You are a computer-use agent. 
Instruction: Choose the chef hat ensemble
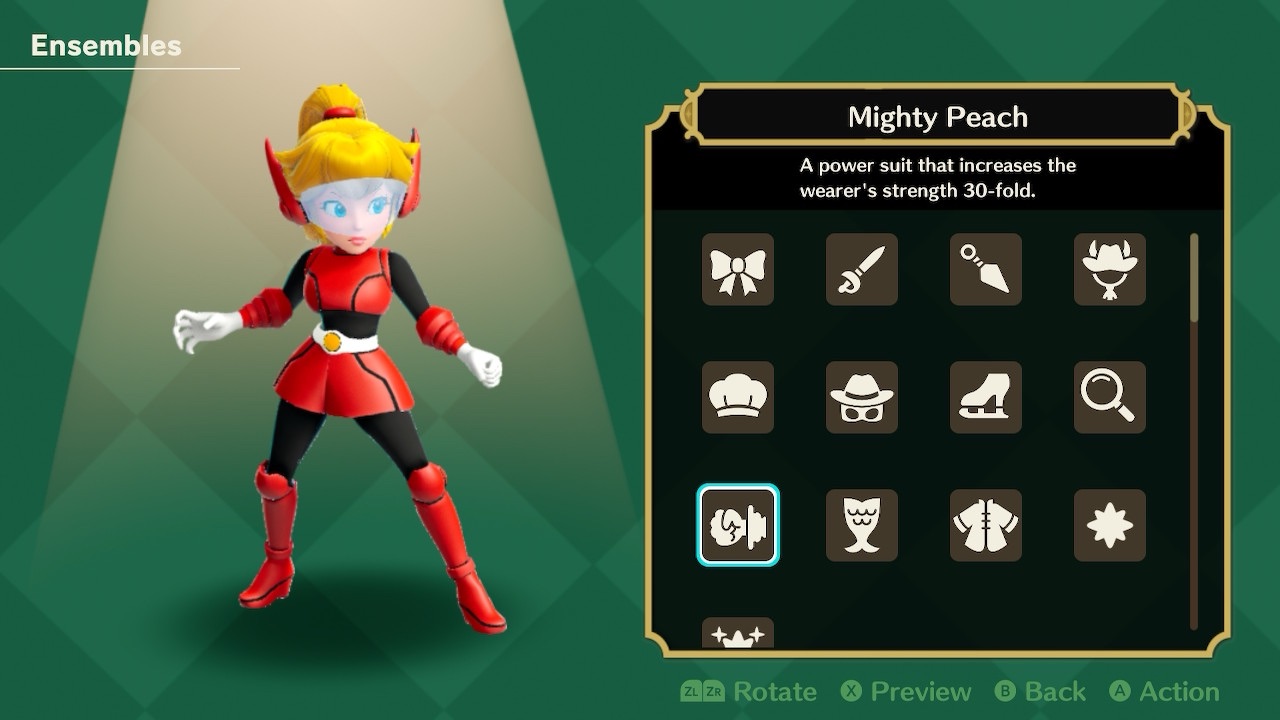(x=738, y=398)
